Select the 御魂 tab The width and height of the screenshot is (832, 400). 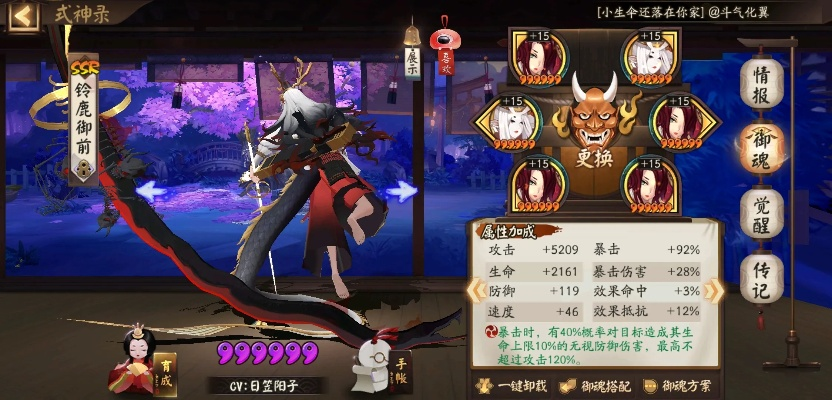(762, 148)
